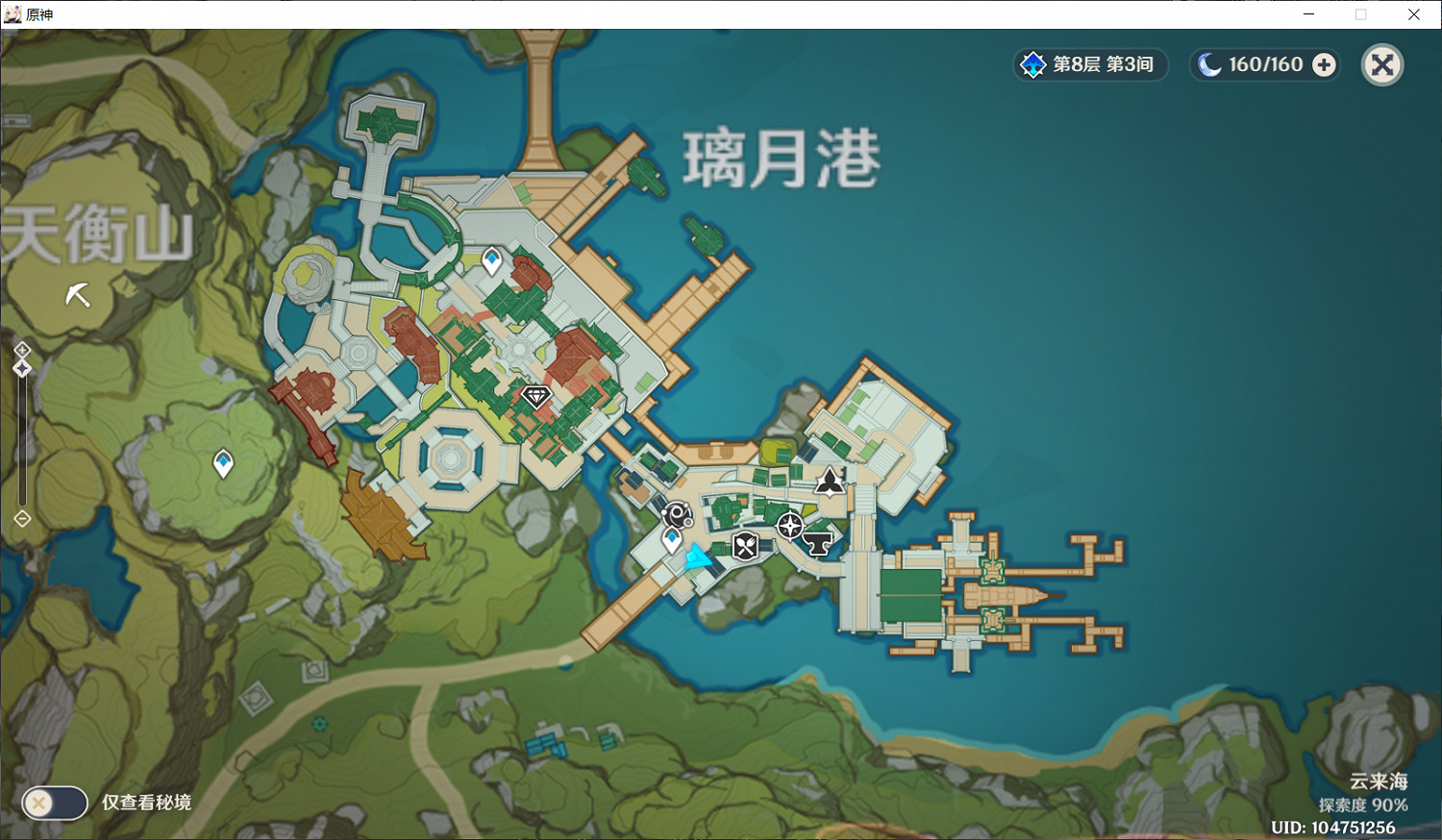Select the blue current-location triangle marker

pos(698,557)
